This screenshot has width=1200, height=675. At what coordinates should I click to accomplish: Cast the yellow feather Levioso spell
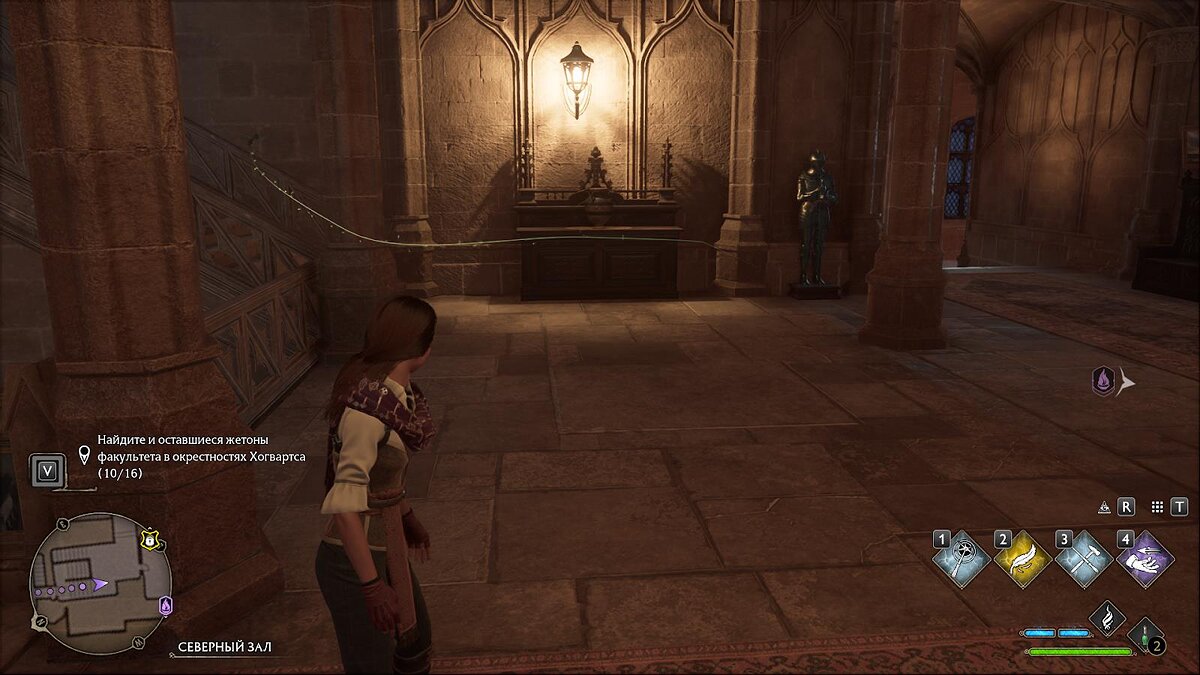[1023, 559]
